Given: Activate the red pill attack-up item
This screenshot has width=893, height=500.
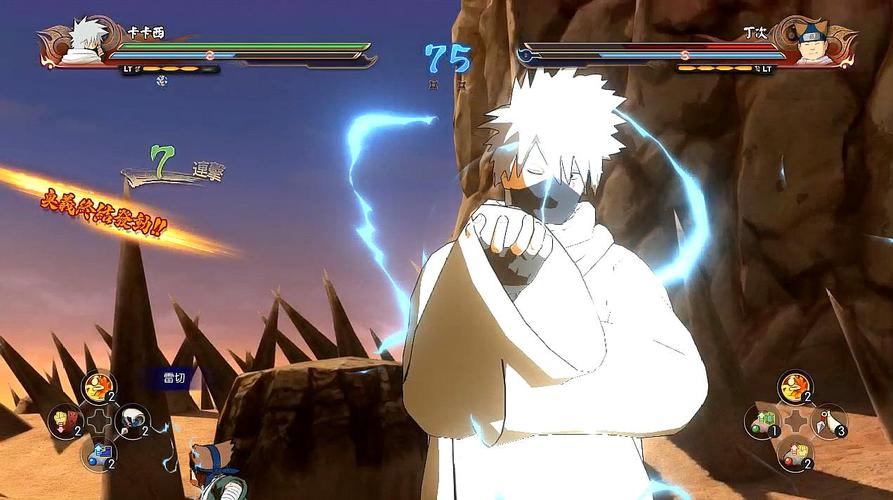Looking at the screenshot, I should click(x=795, y=454).
